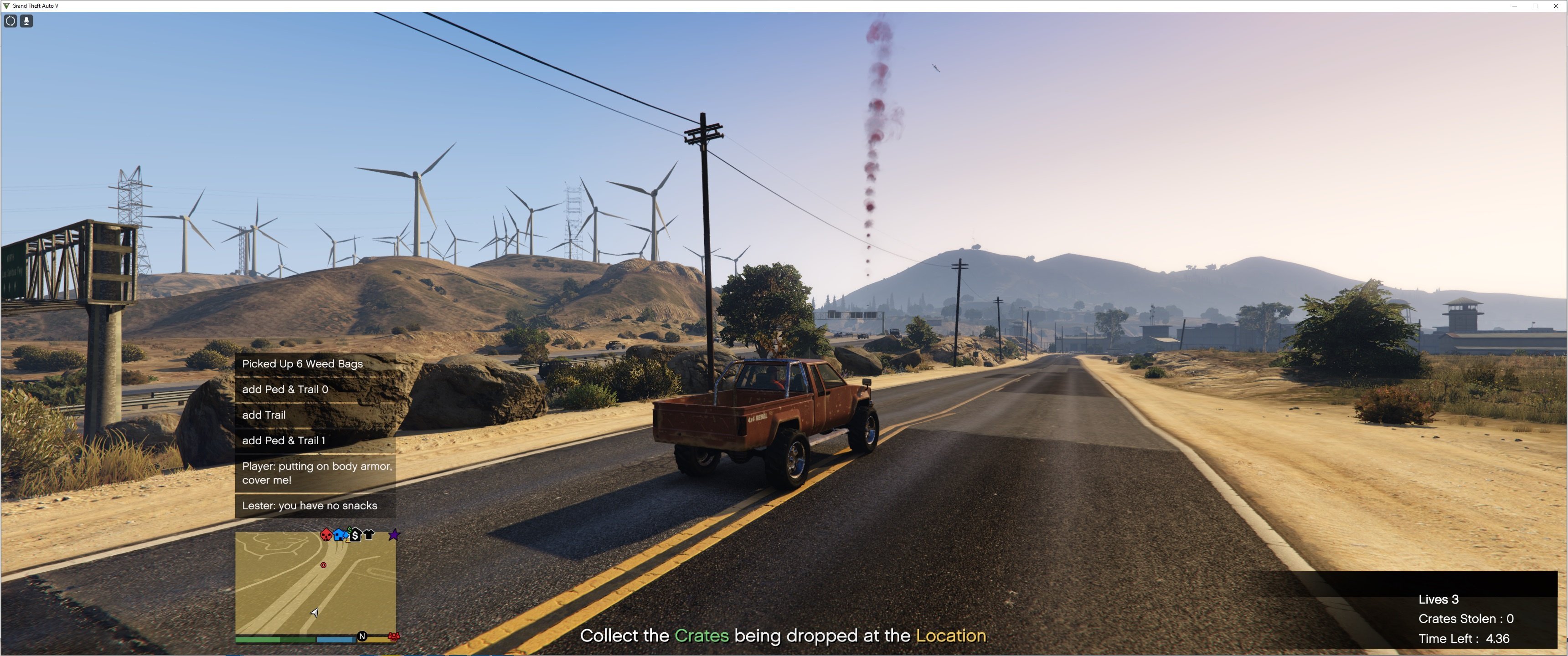Toggle the microphone overlay icon
This screenshot has height=656, width=1568.
pyautogui.click(x=26, y=21)
